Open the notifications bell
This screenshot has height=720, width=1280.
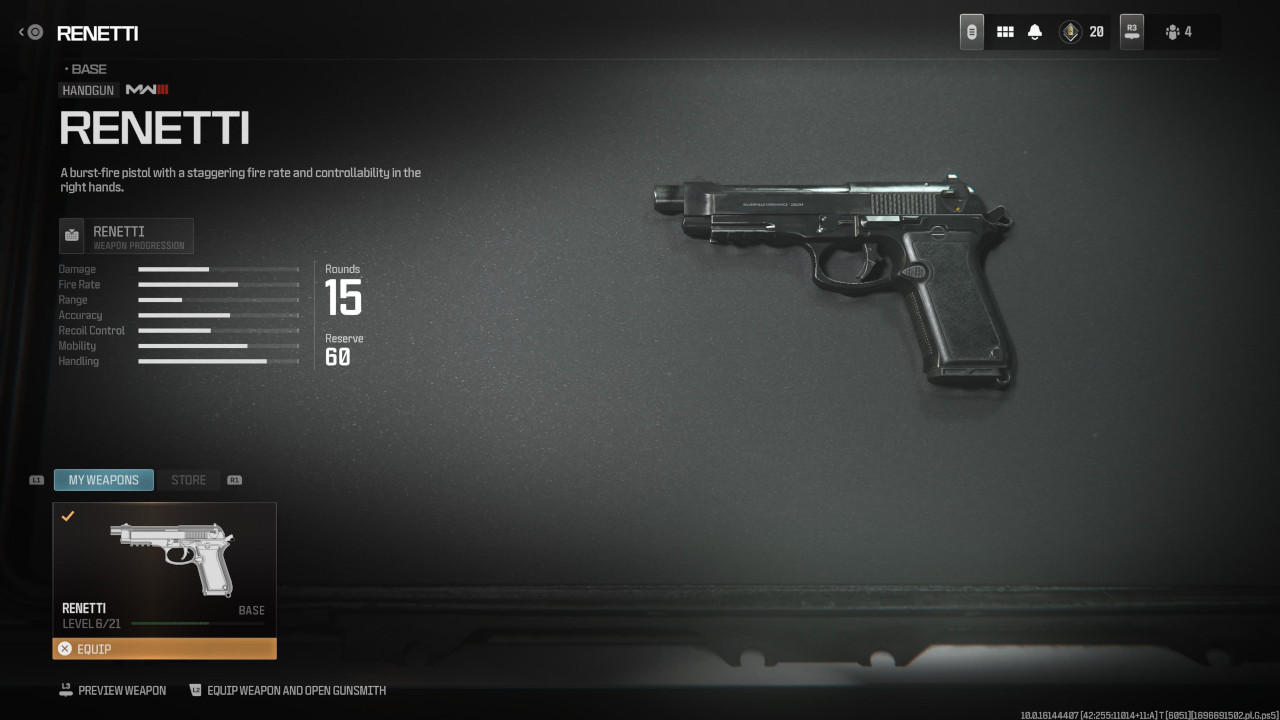point(1035,32)
